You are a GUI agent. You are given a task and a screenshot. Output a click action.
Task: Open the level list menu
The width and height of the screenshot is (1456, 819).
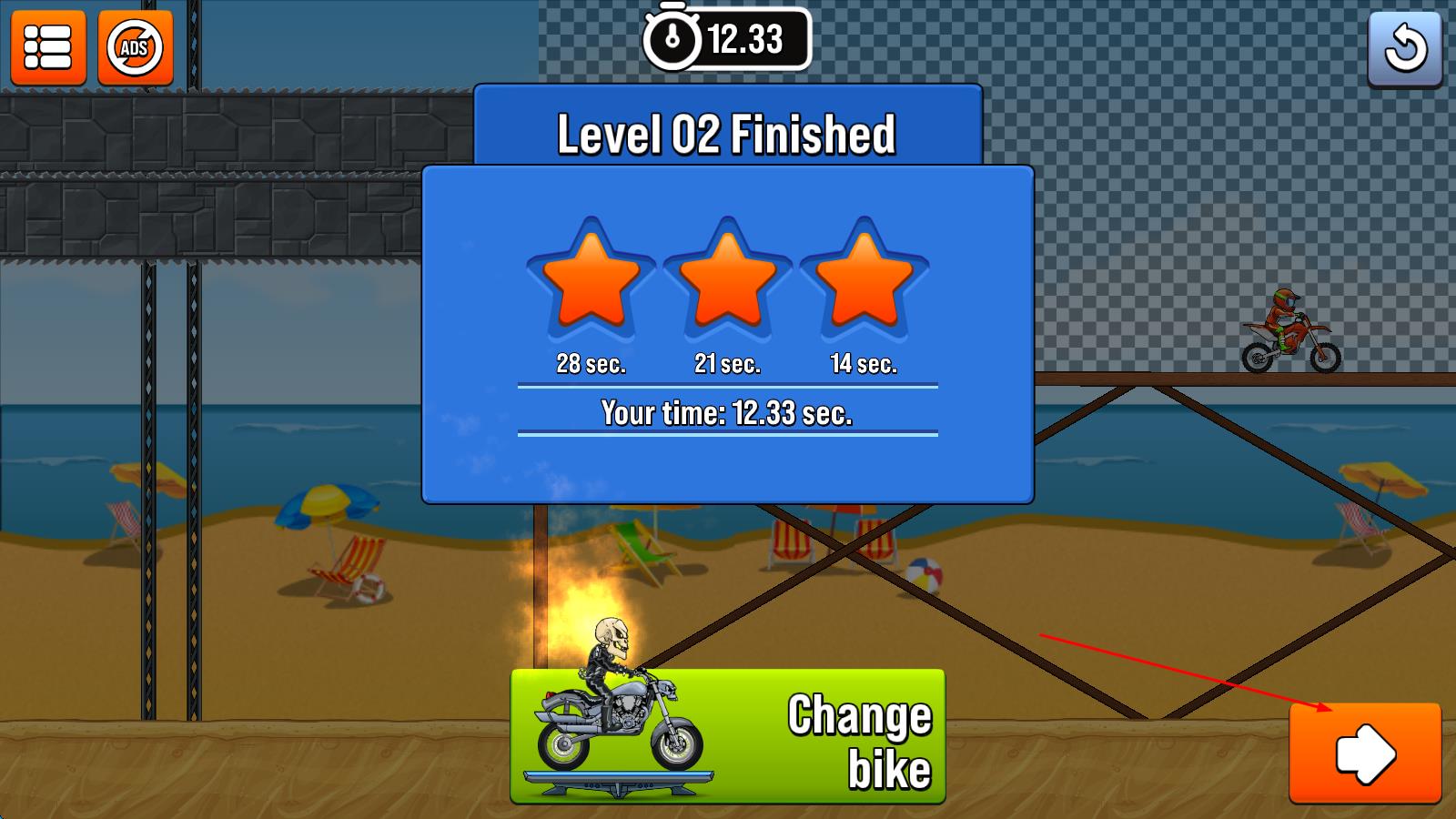[x=48, y=47]
